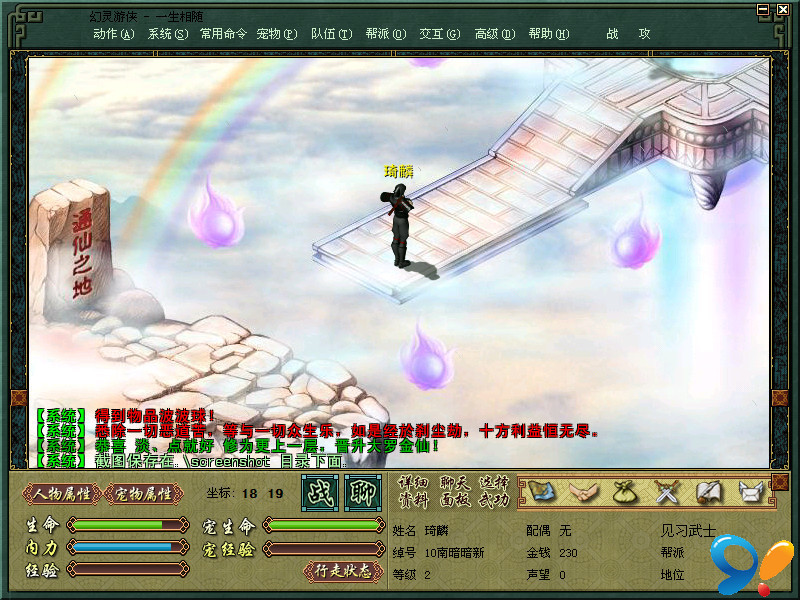Open the 帮助 (Help) menu

point(548,33)
